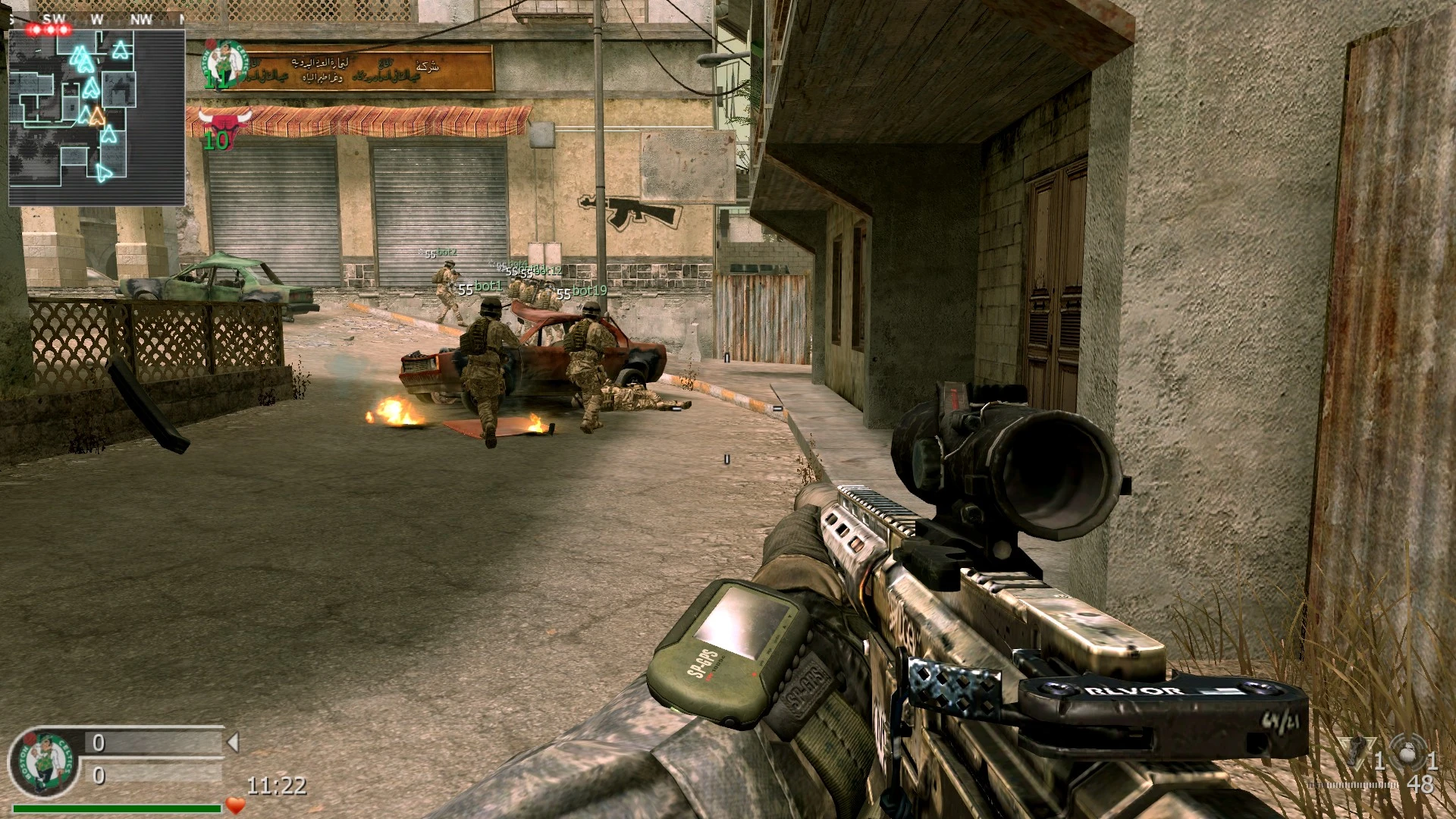Select the NW heading on the compass bar
The height and width of the screenshot is (819, 1456).
point(142,17)
